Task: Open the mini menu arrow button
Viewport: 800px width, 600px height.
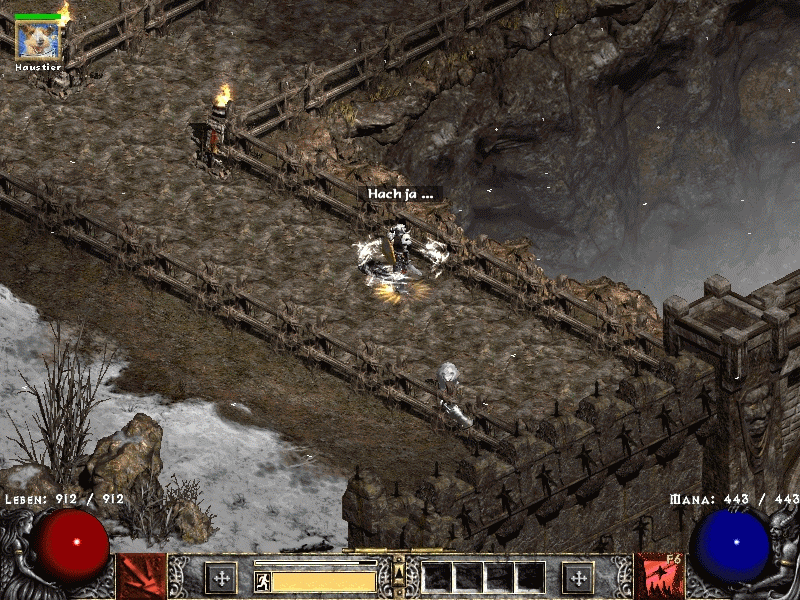Action: tap(399, 572)
